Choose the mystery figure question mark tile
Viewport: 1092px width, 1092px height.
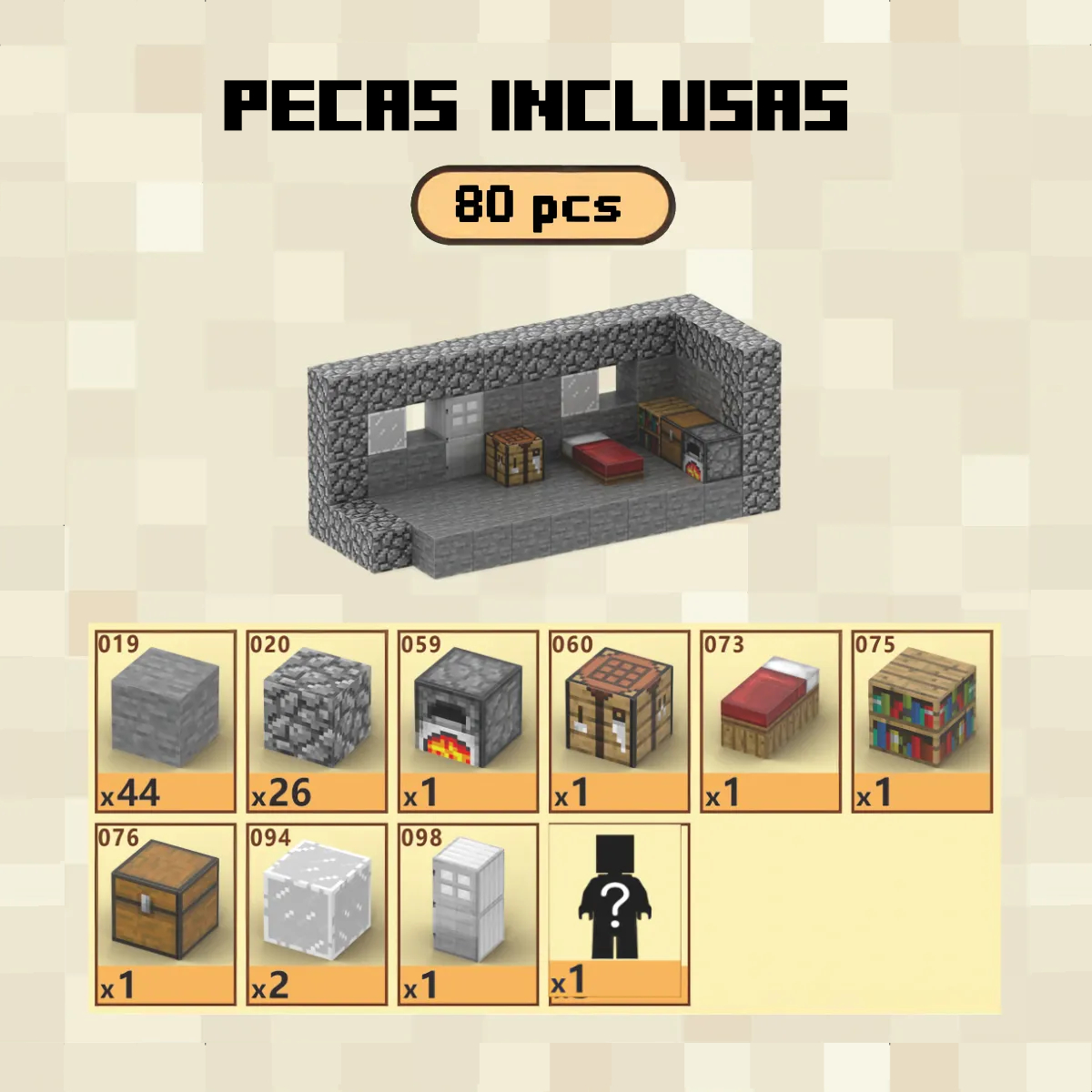(619, 913)
